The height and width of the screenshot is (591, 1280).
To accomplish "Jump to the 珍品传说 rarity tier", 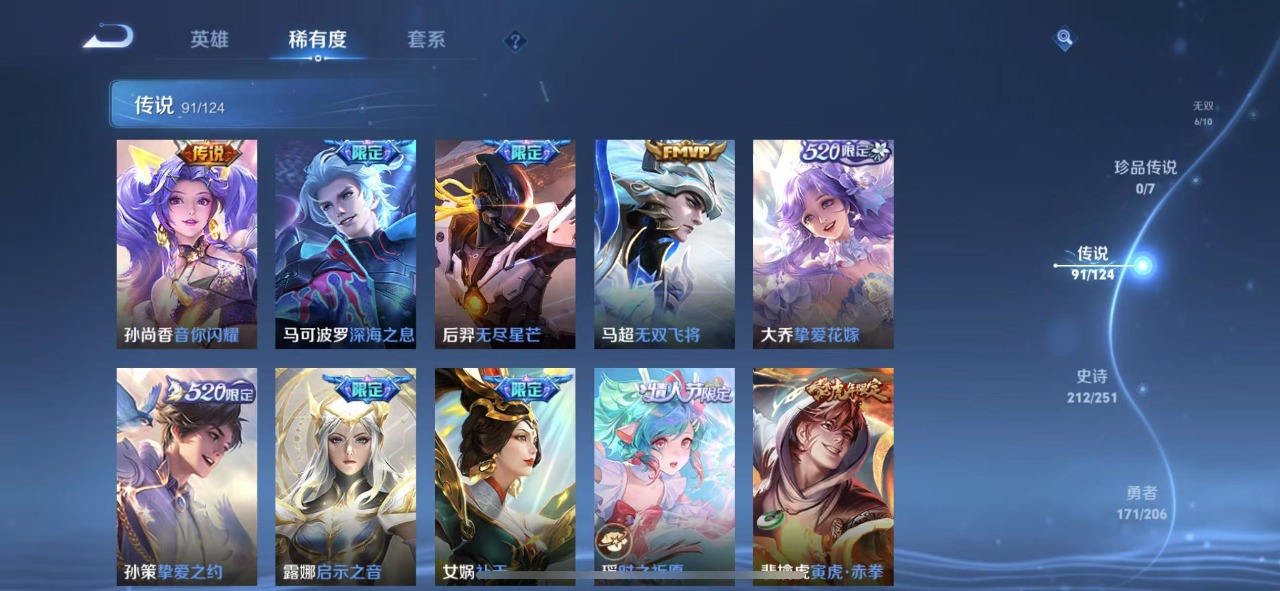I will pyautogui.click(x=1146, y=175).
